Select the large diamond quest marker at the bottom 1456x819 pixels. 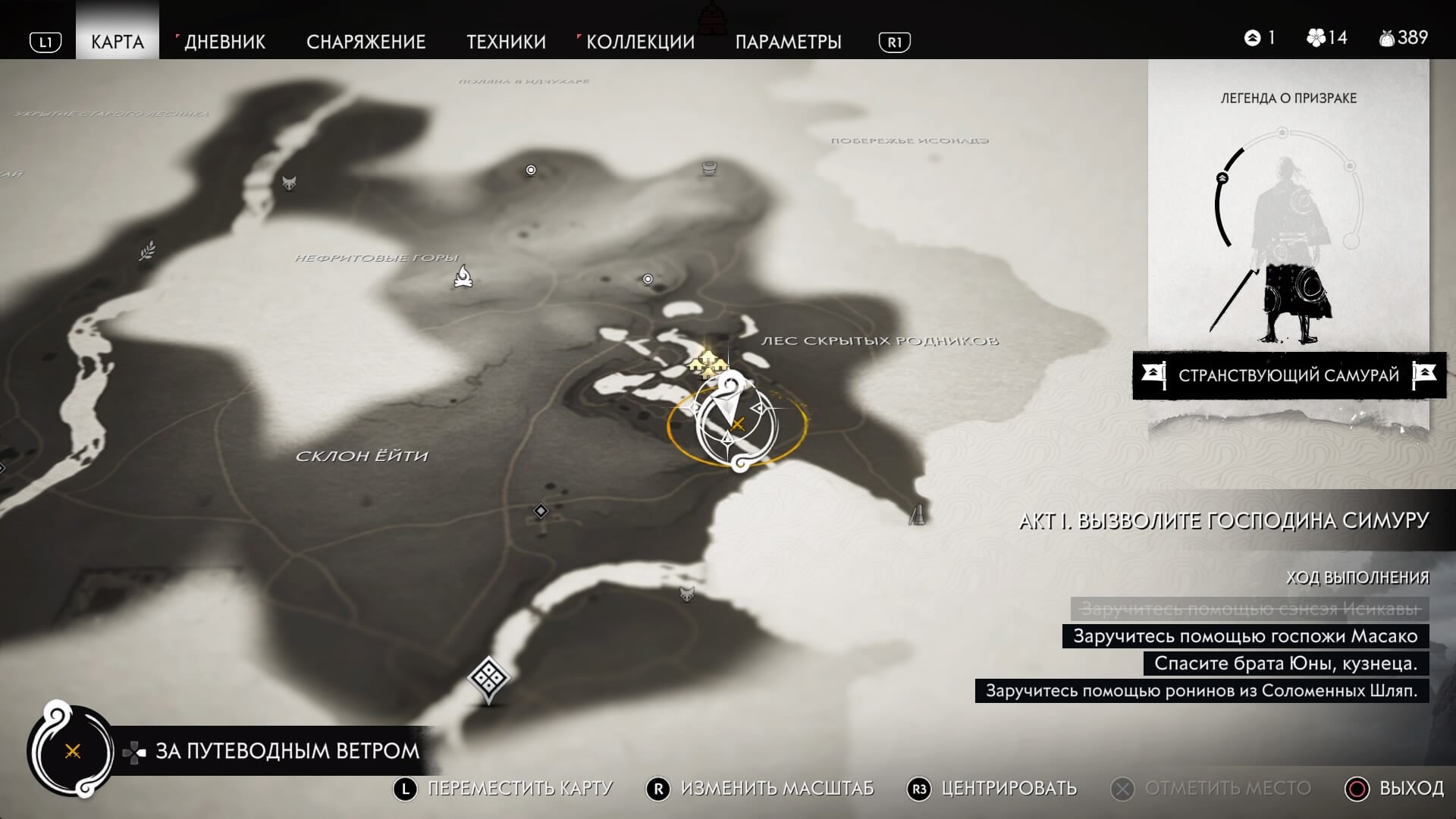click(x=488, y=676)
